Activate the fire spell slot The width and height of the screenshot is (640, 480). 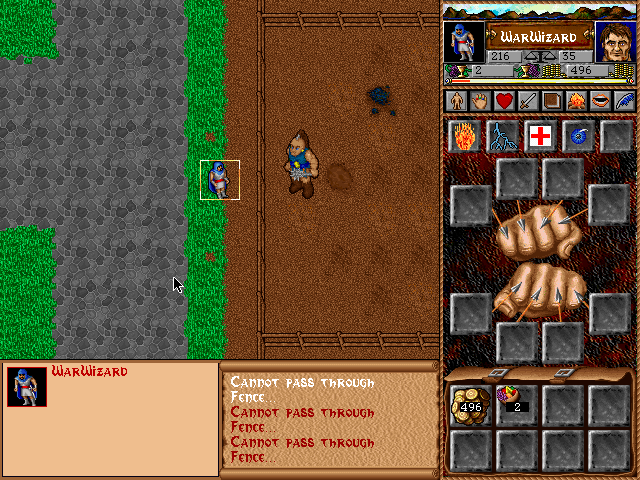tap(465, 136)
